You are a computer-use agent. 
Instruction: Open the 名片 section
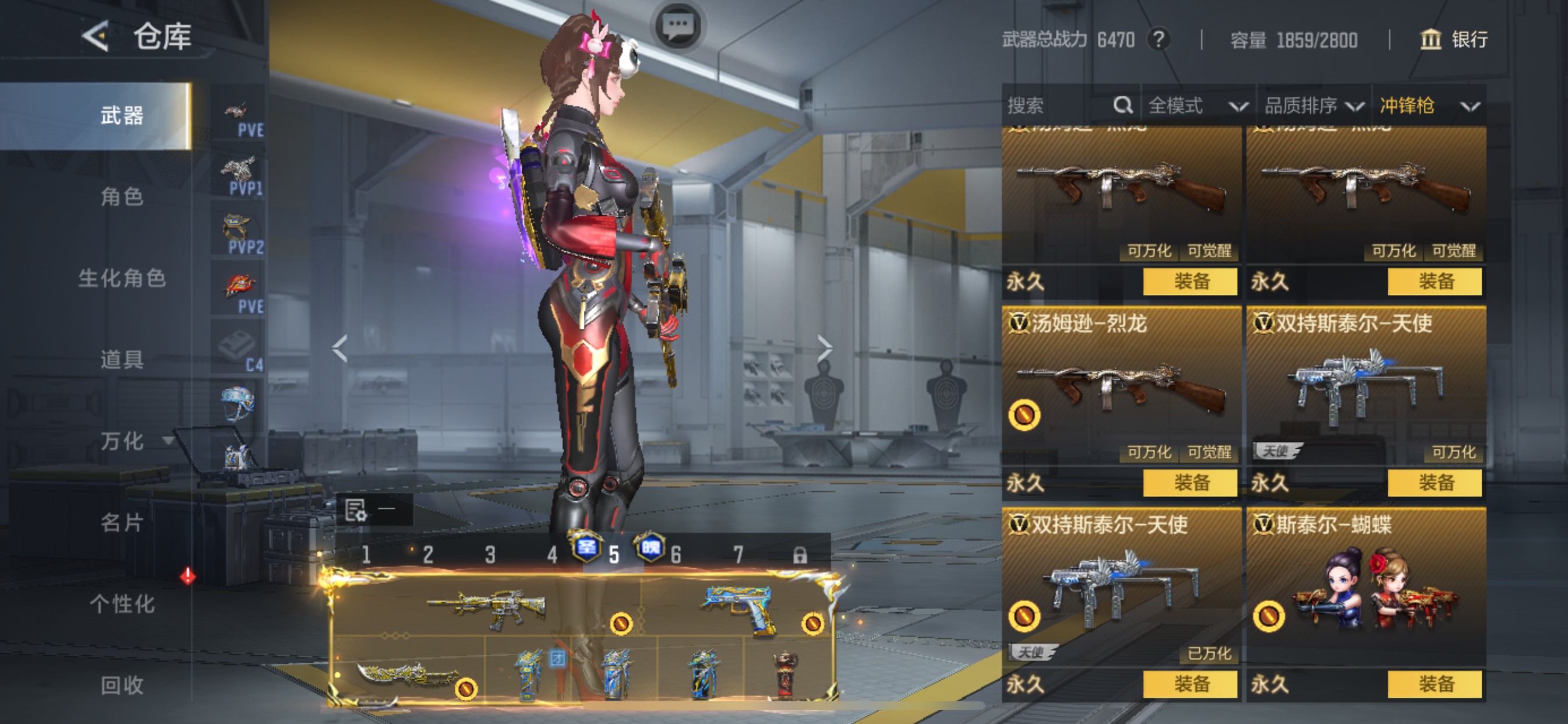tap(122, 523)
